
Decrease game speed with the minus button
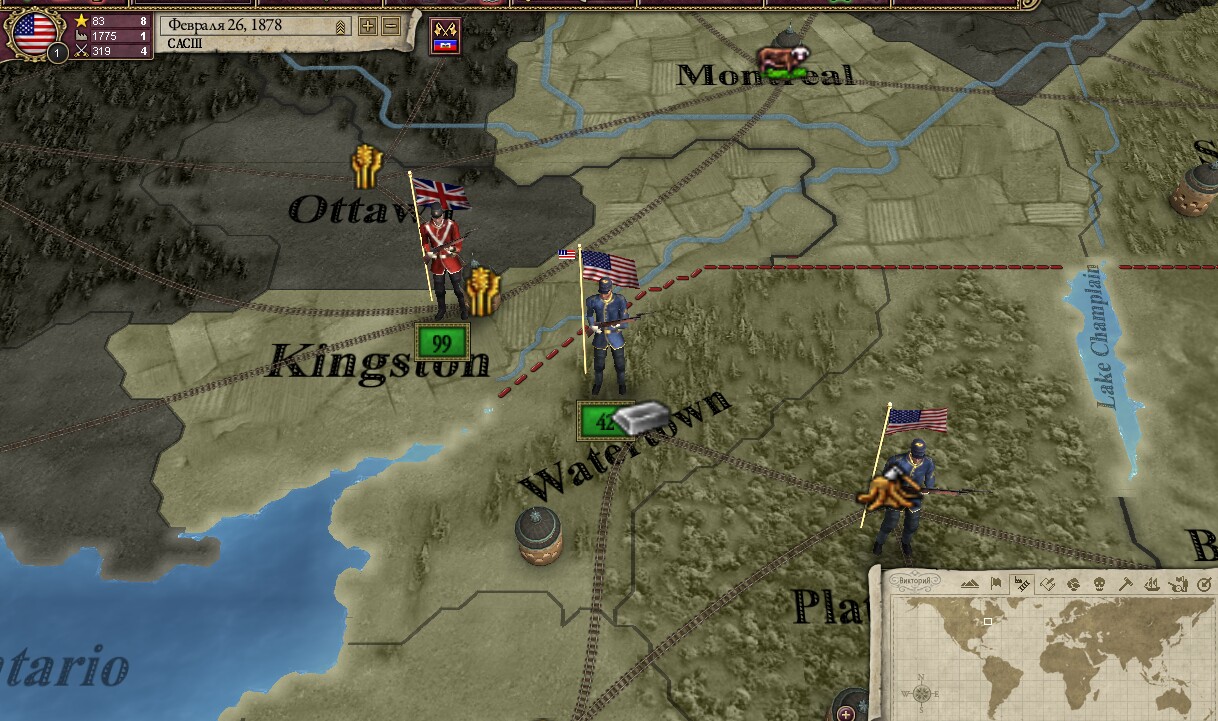[391, 26]
